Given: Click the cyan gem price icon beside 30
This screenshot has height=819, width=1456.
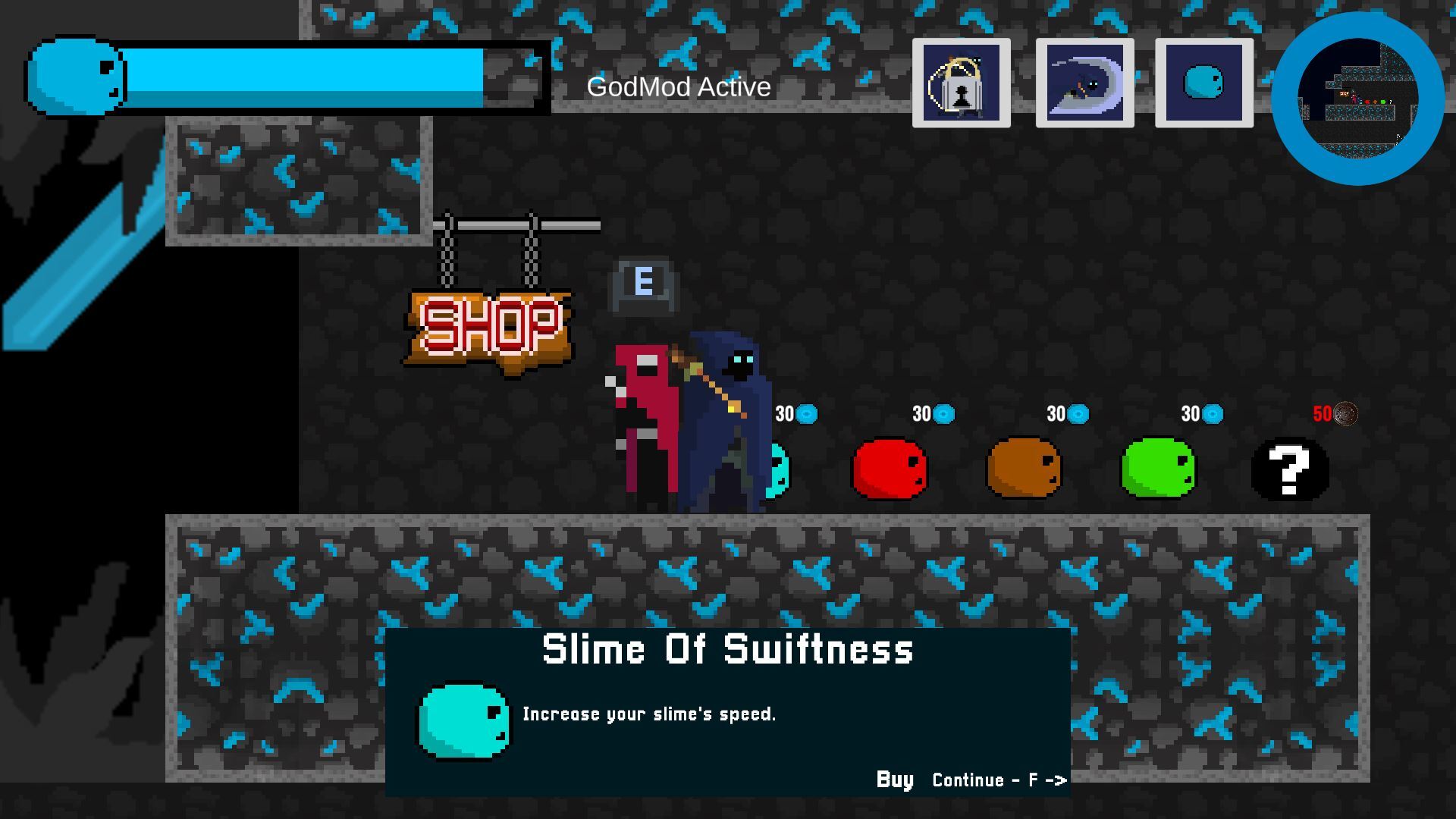Looking at the screenshot, I should click(x=806, y=414).
